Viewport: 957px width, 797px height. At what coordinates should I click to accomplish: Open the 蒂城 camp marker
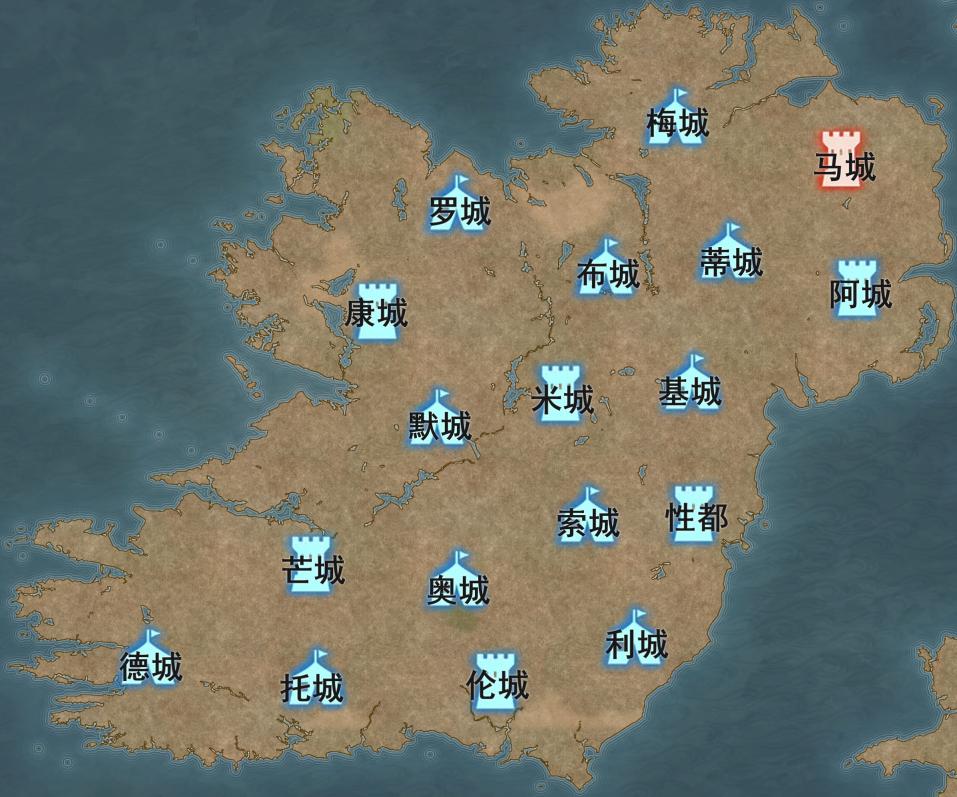730,253
